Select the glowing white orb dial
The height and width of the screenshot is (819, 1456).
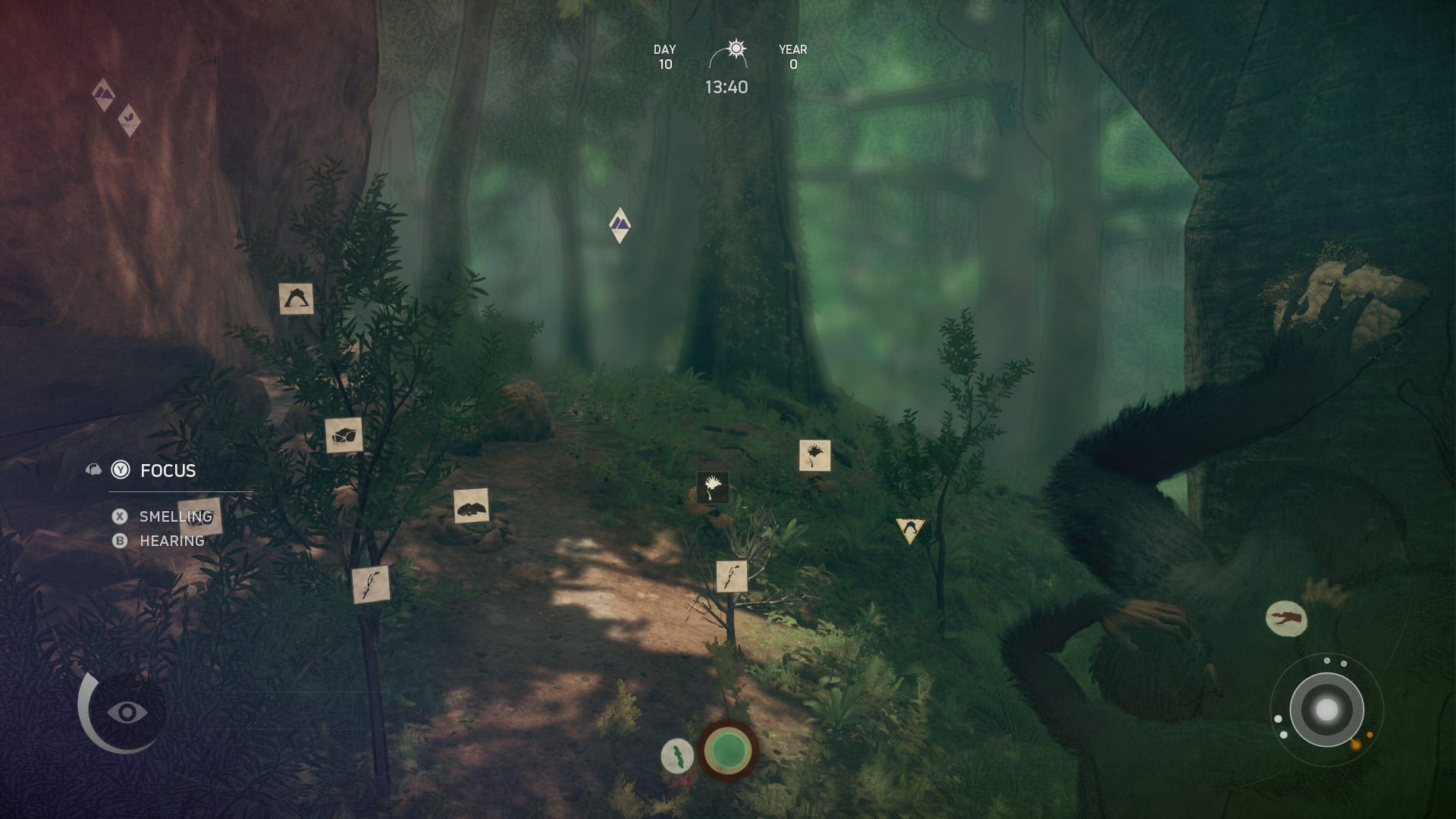tap(1326, 711)
